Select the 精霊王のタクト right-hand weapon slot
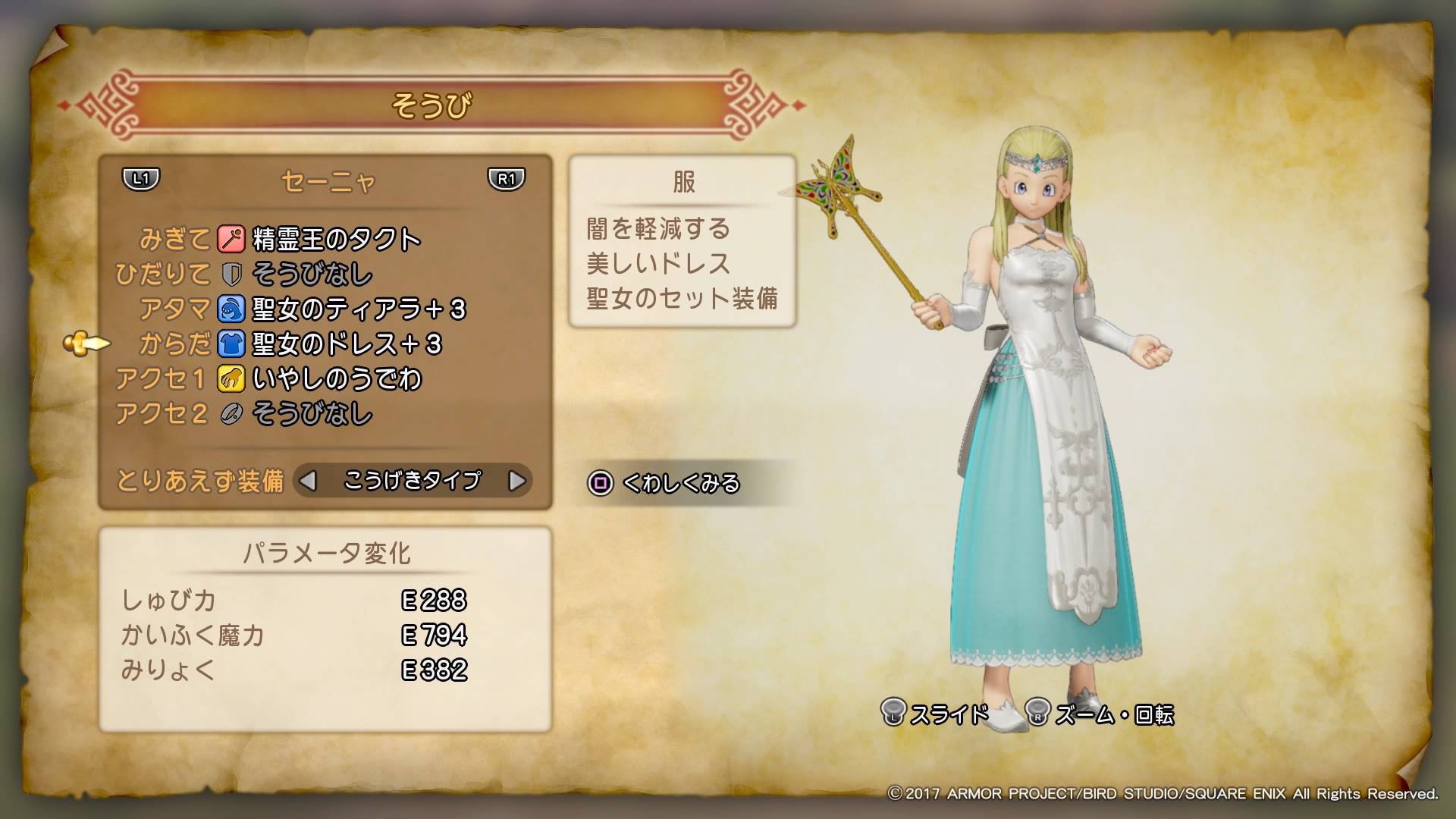The width and height of the screenshot is (1456, 819). coord(335,240)
